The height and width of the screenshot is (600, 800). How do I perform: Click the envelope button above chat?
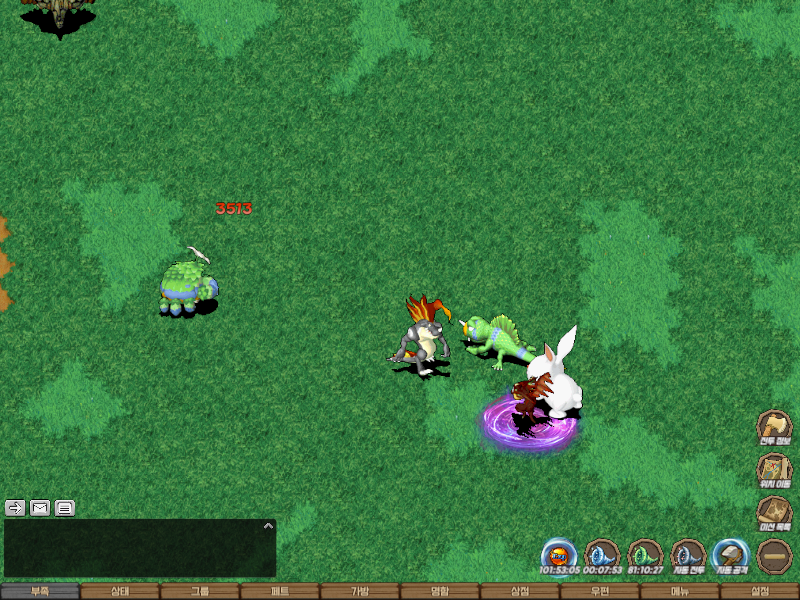[x=40, y=507]
